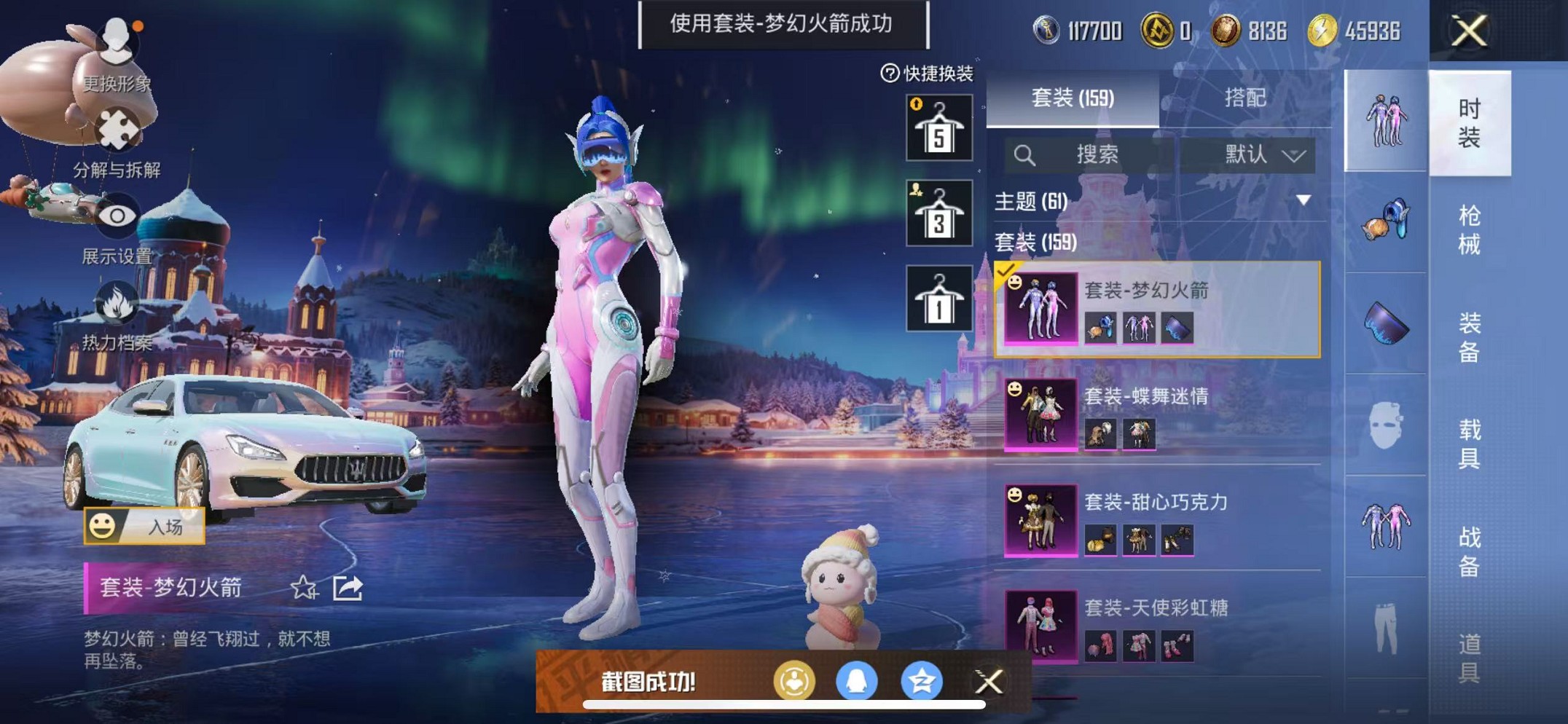Open the 默认 sort dropdown
The image size is (1568, 724).
click(x=1255, y=154)
